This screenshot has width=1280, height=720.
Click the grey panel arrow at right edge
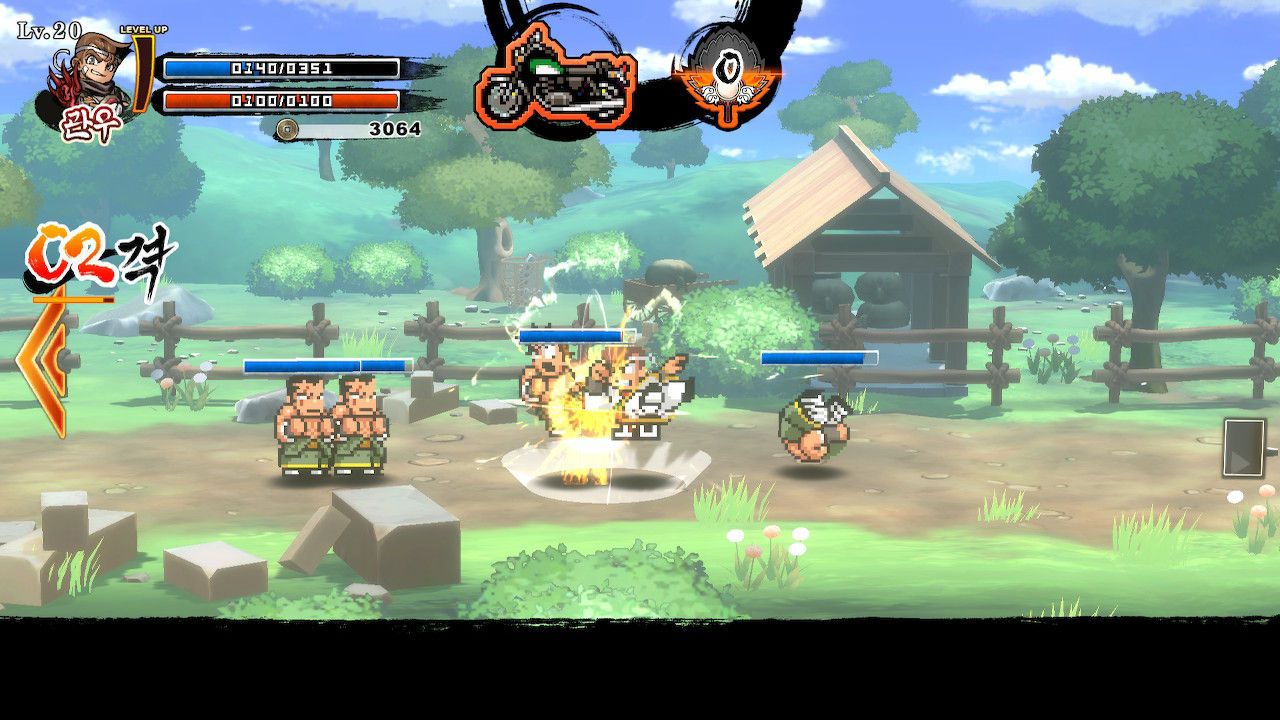pos(1243,447)
